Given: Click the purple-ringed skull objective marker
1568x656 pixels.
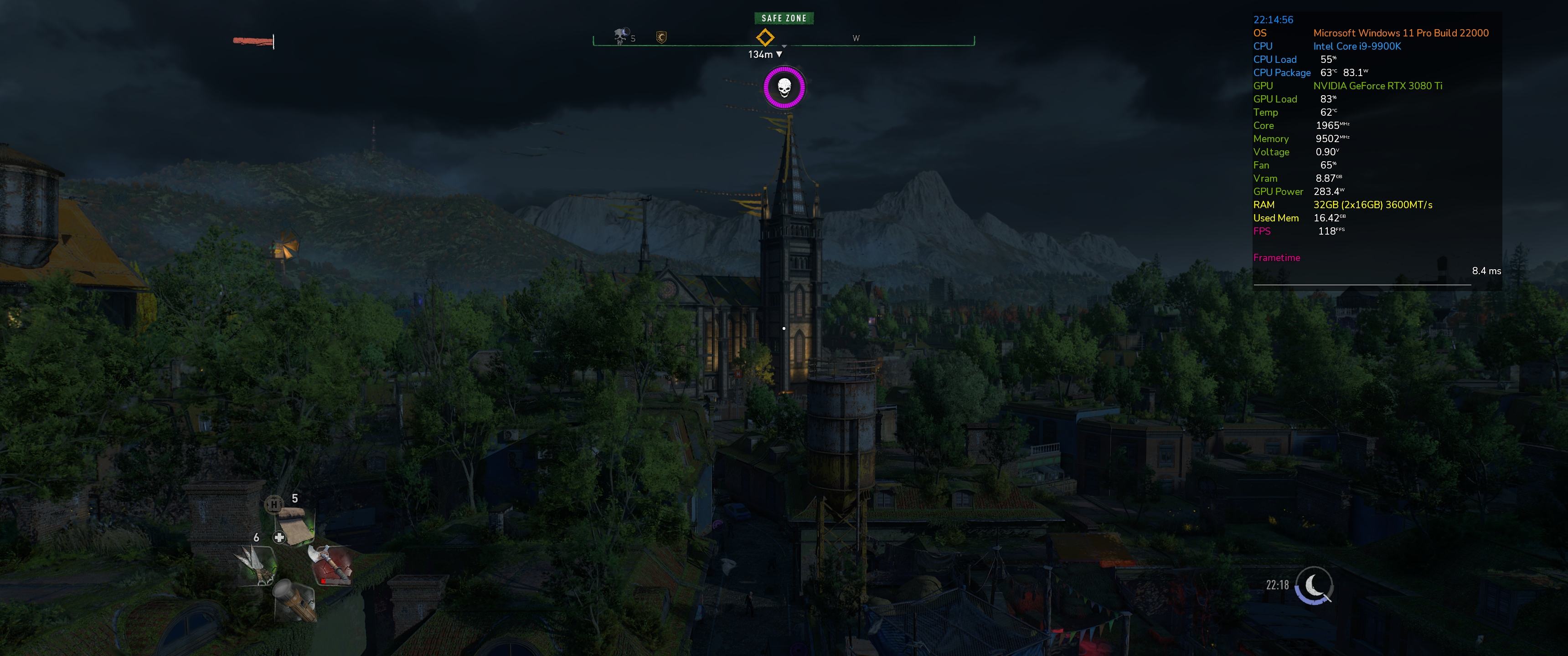Looking at the screenshot, I should (x=784, y=88).
